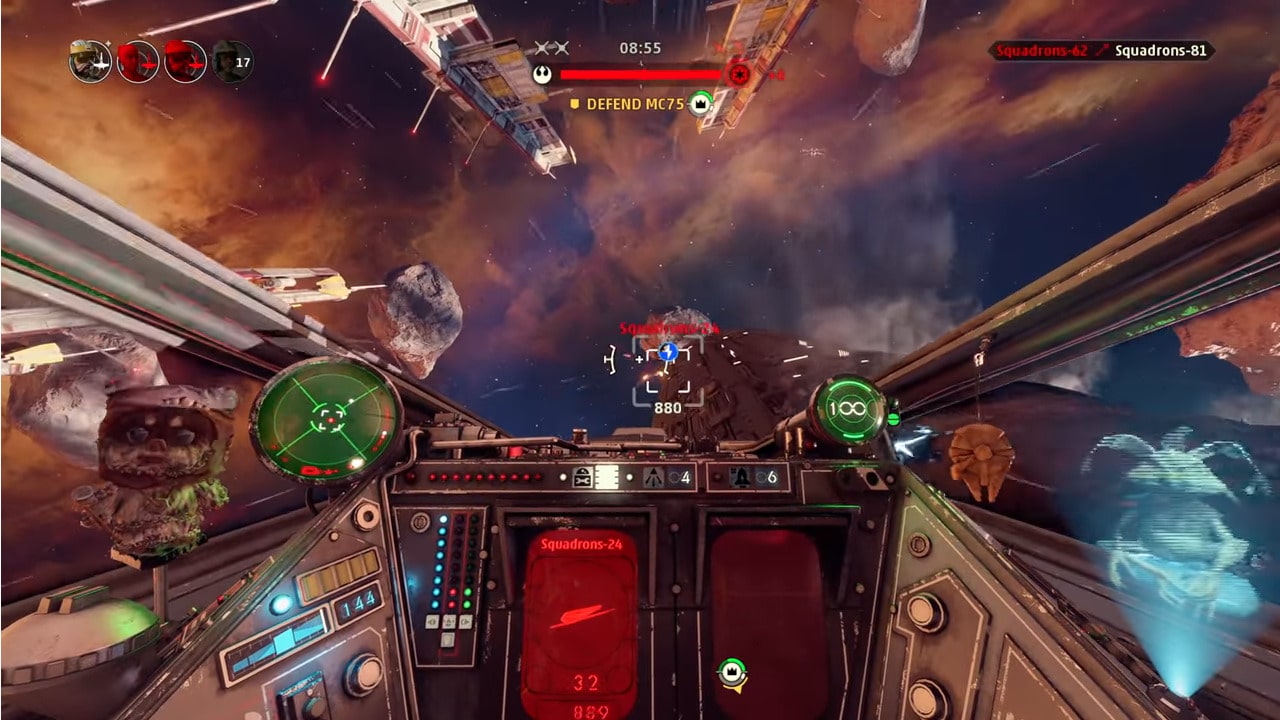
Task: Click the match timer showing 08:55
Action: coord(640,46)
